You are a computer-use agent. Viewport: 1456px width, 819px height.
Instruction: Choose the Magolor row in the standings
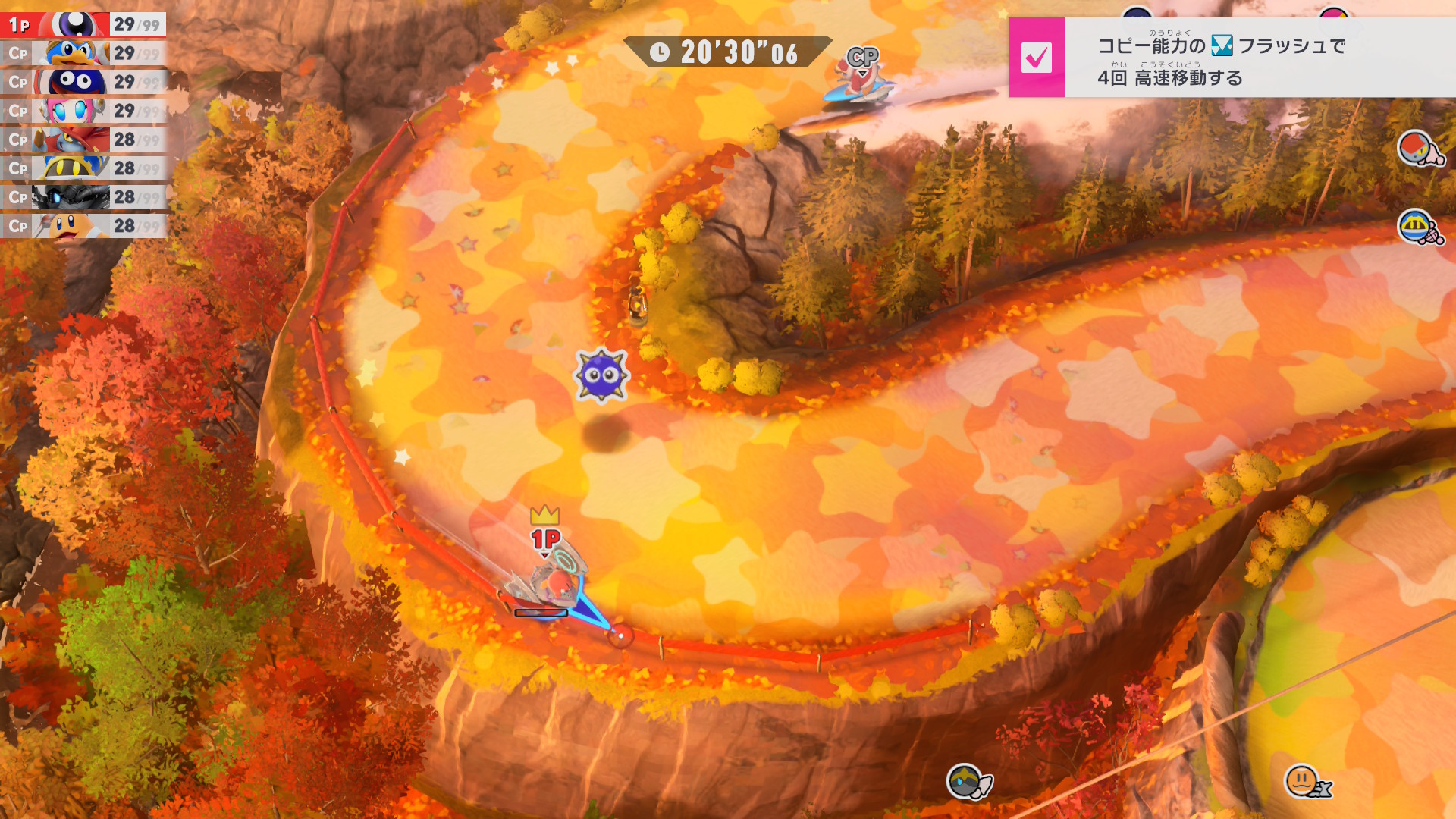(x=83, y=168)
